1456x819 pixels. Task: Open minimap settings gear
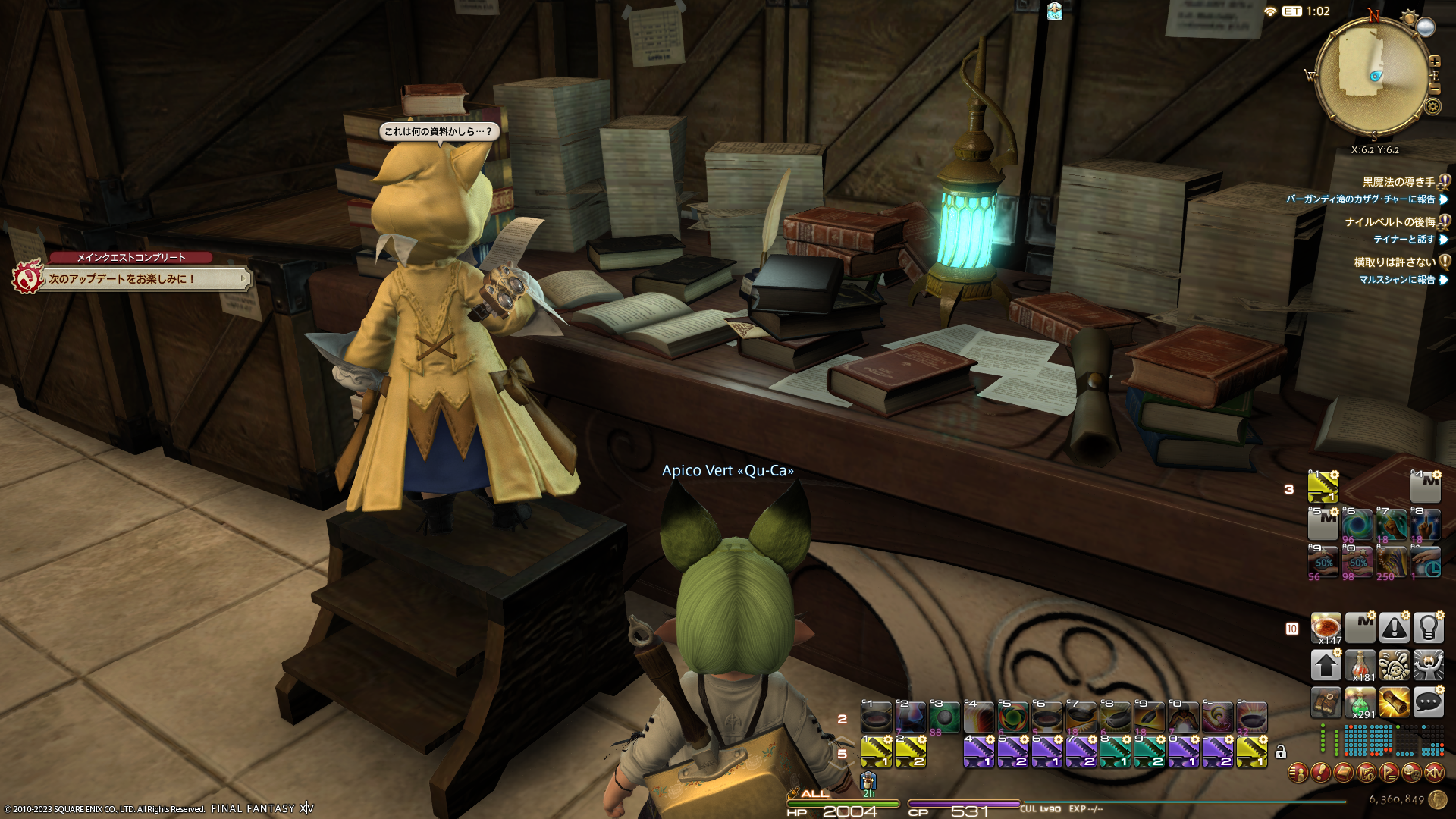pyautogui.click(x=1432, y=106)
